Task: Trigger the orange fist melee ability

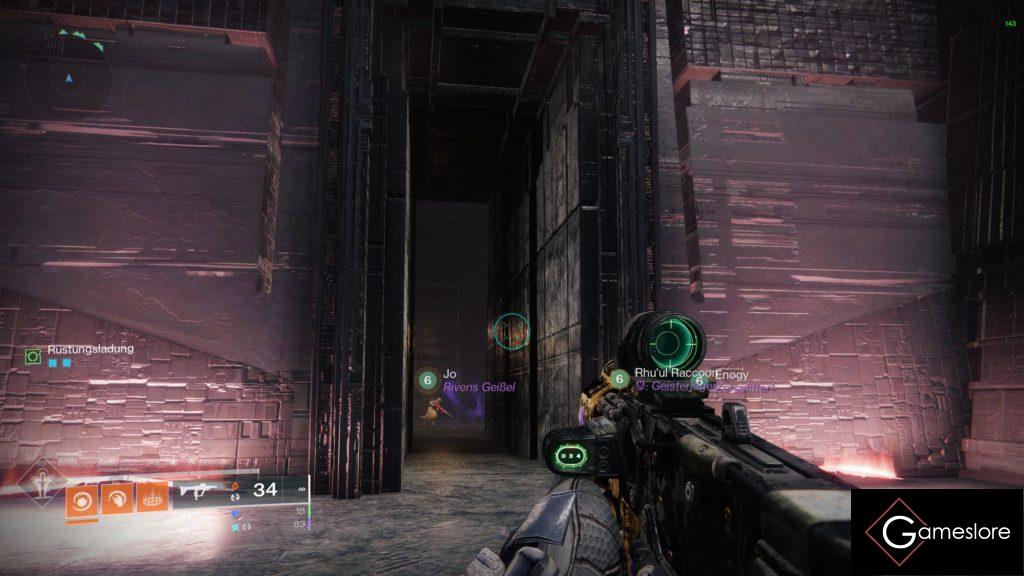Action: pyautogui.click(x=116, y=497)
